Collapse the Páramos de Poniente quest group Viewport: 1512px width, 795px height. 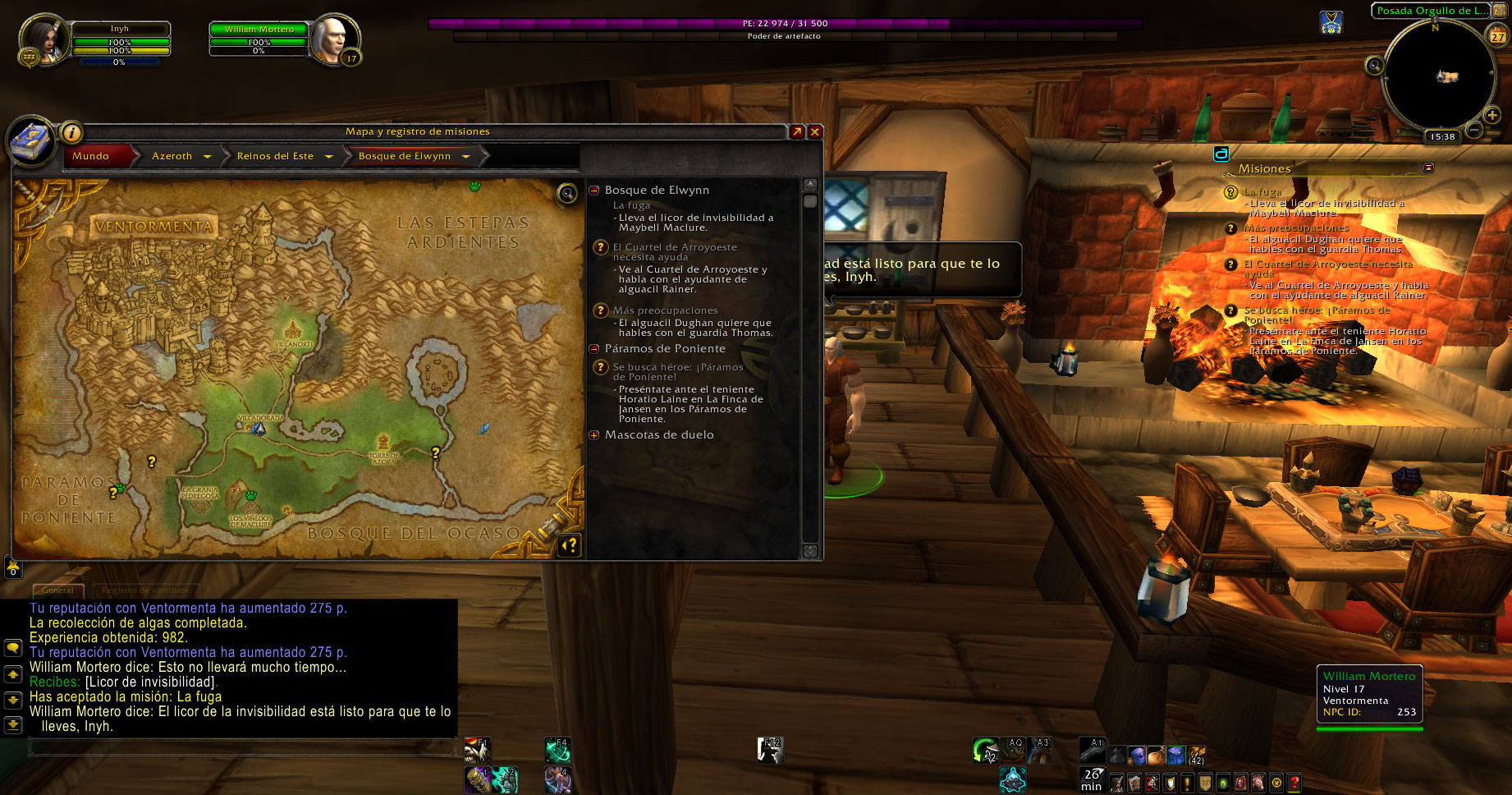point(594,348)
